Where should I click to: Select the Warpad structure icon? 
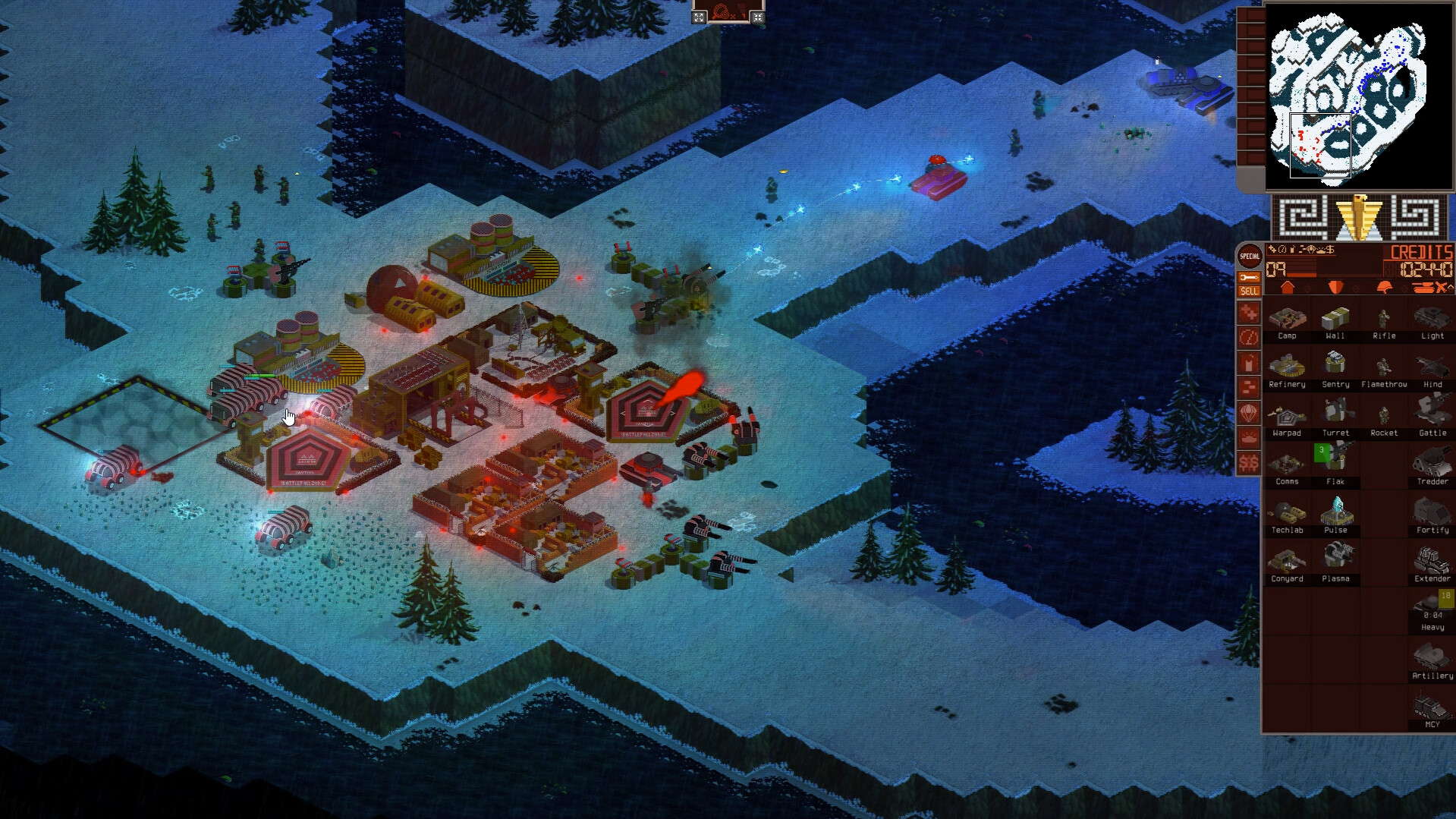click(x=1288, y=416)
